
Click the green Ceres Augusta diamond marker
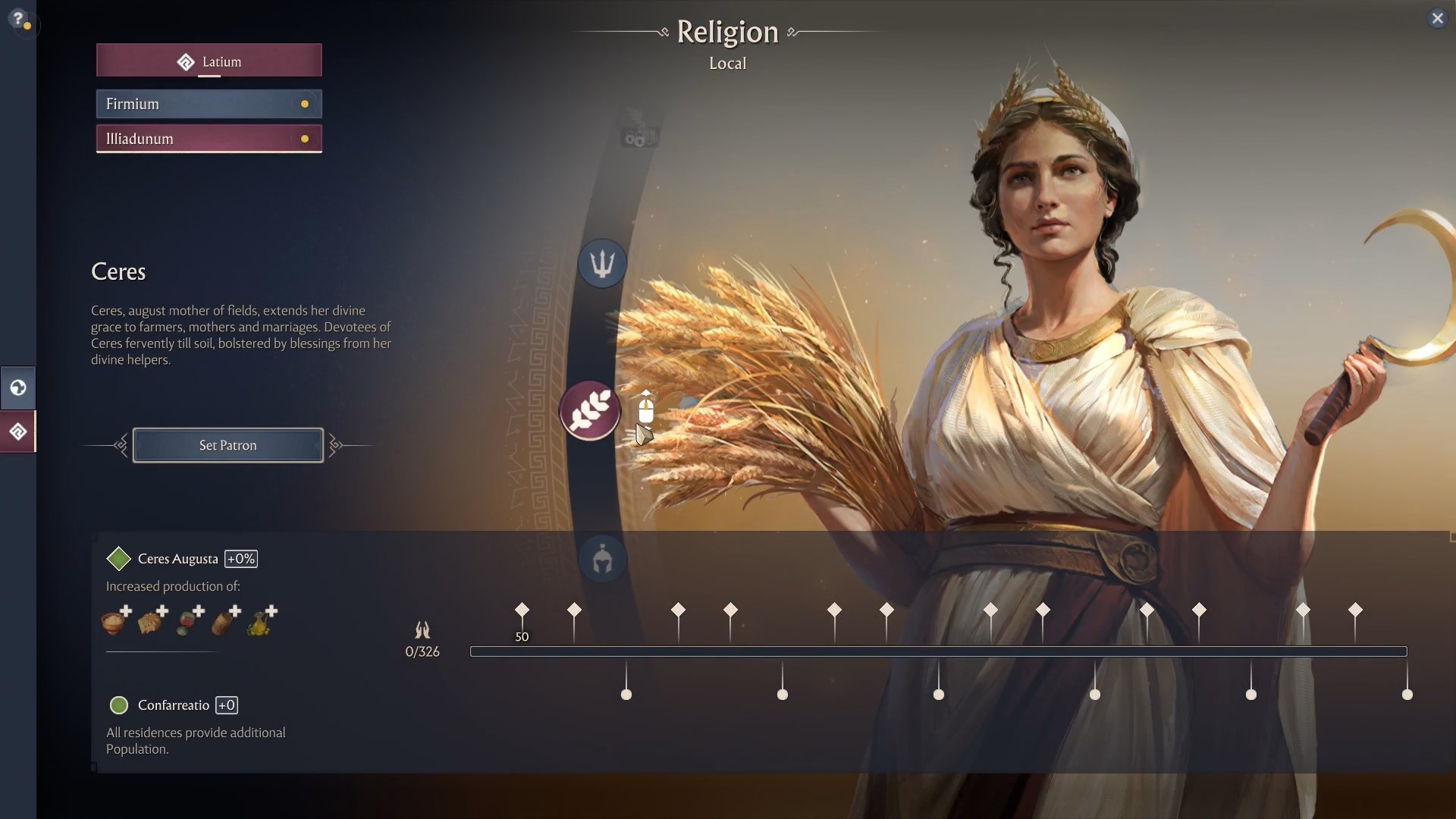[x=119, y=558]
